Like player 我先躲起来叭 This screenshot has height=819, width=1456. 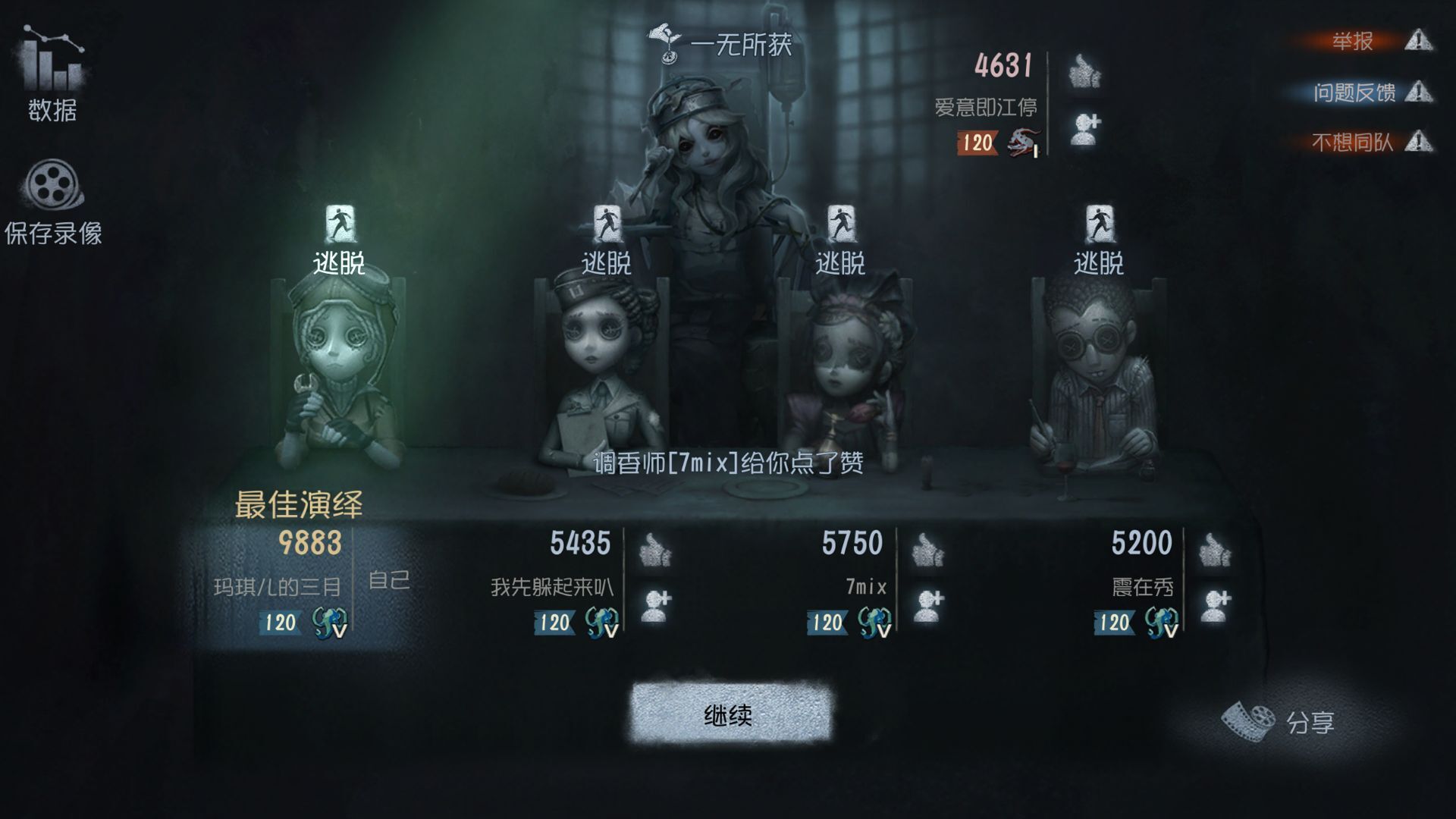(x=655, y=550)
